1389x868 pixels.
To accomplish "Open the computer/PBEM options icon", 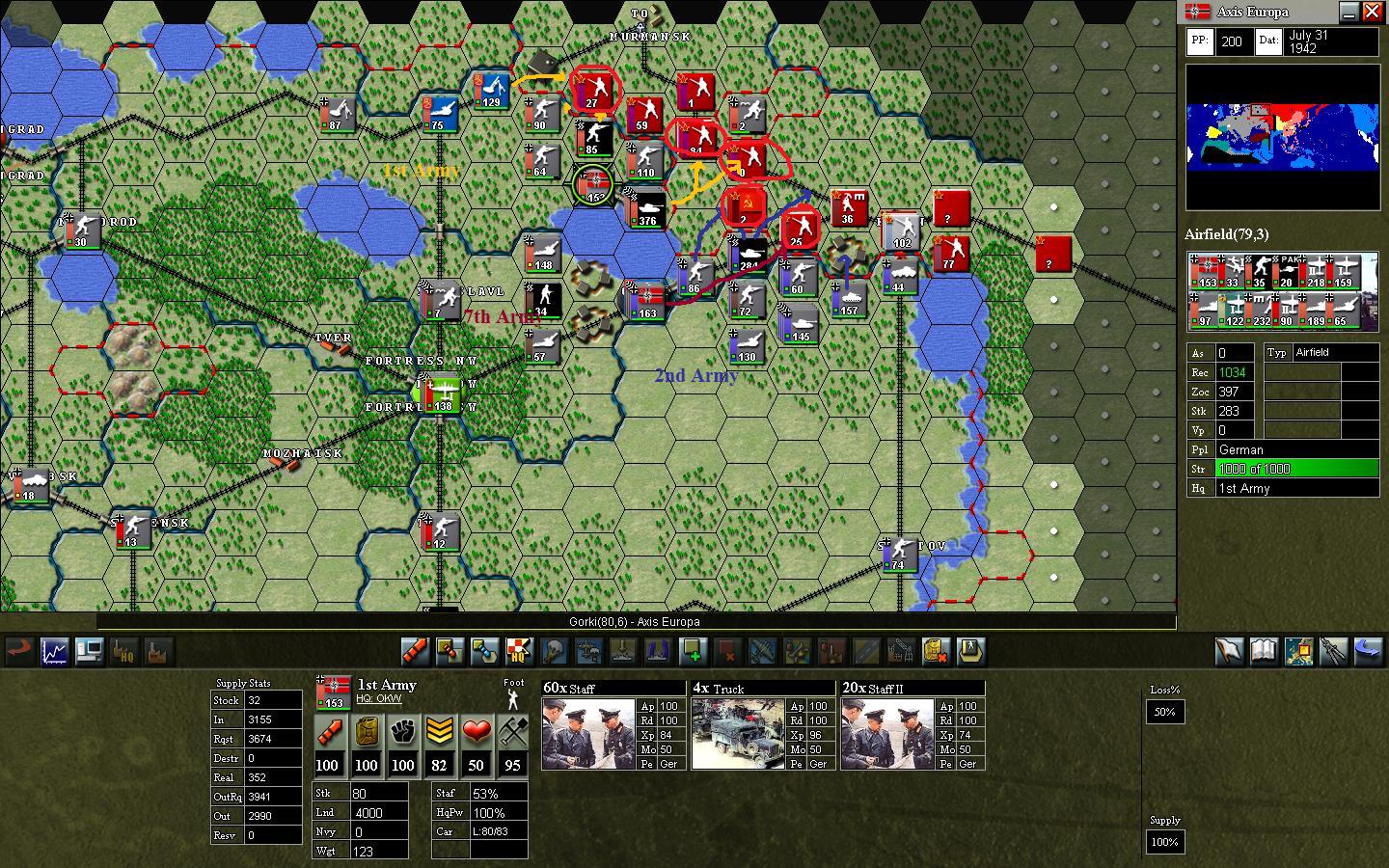I will click(x=90, y=653).
